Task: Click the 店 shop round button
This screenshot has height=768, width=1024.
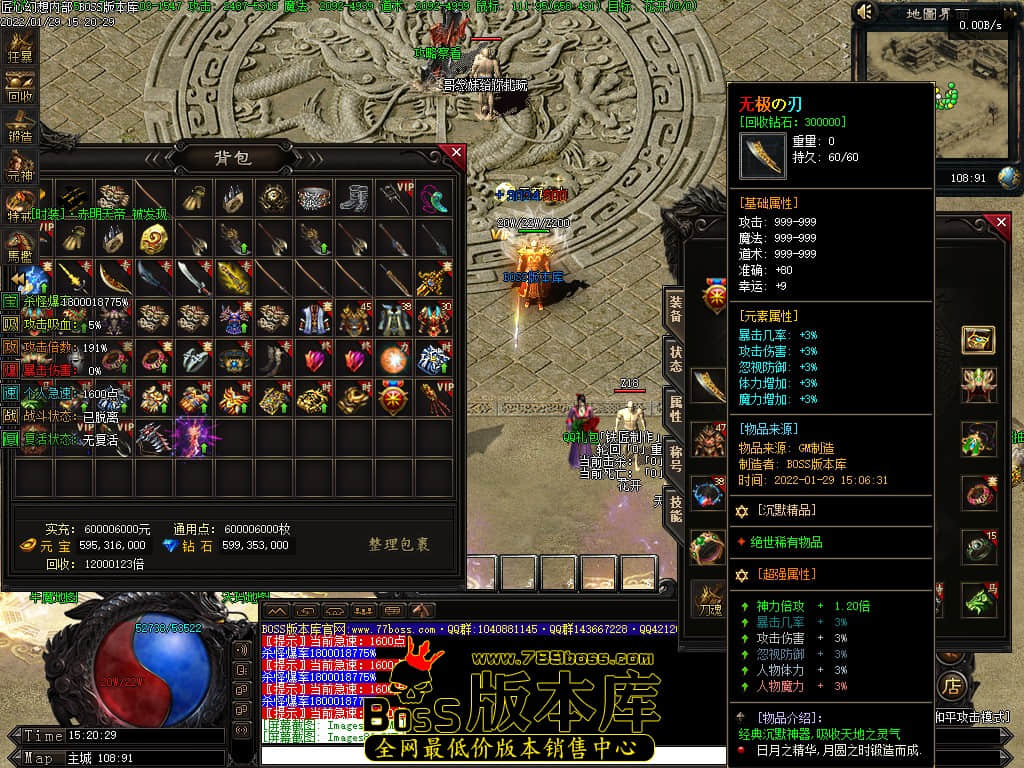Action: 949,684
